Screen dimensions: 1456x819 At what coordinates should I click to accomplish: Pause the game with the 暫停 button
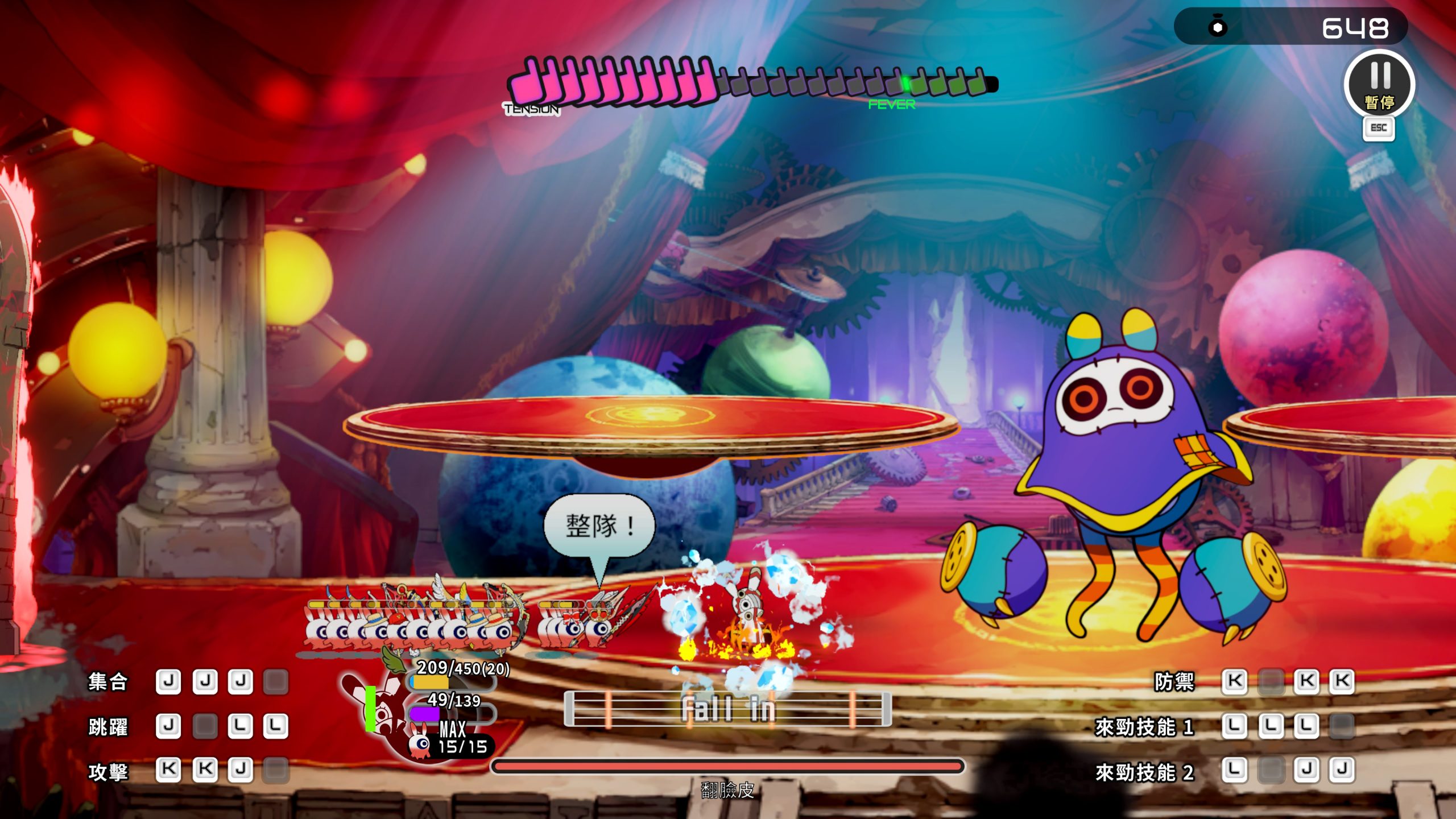point(1379,84)
